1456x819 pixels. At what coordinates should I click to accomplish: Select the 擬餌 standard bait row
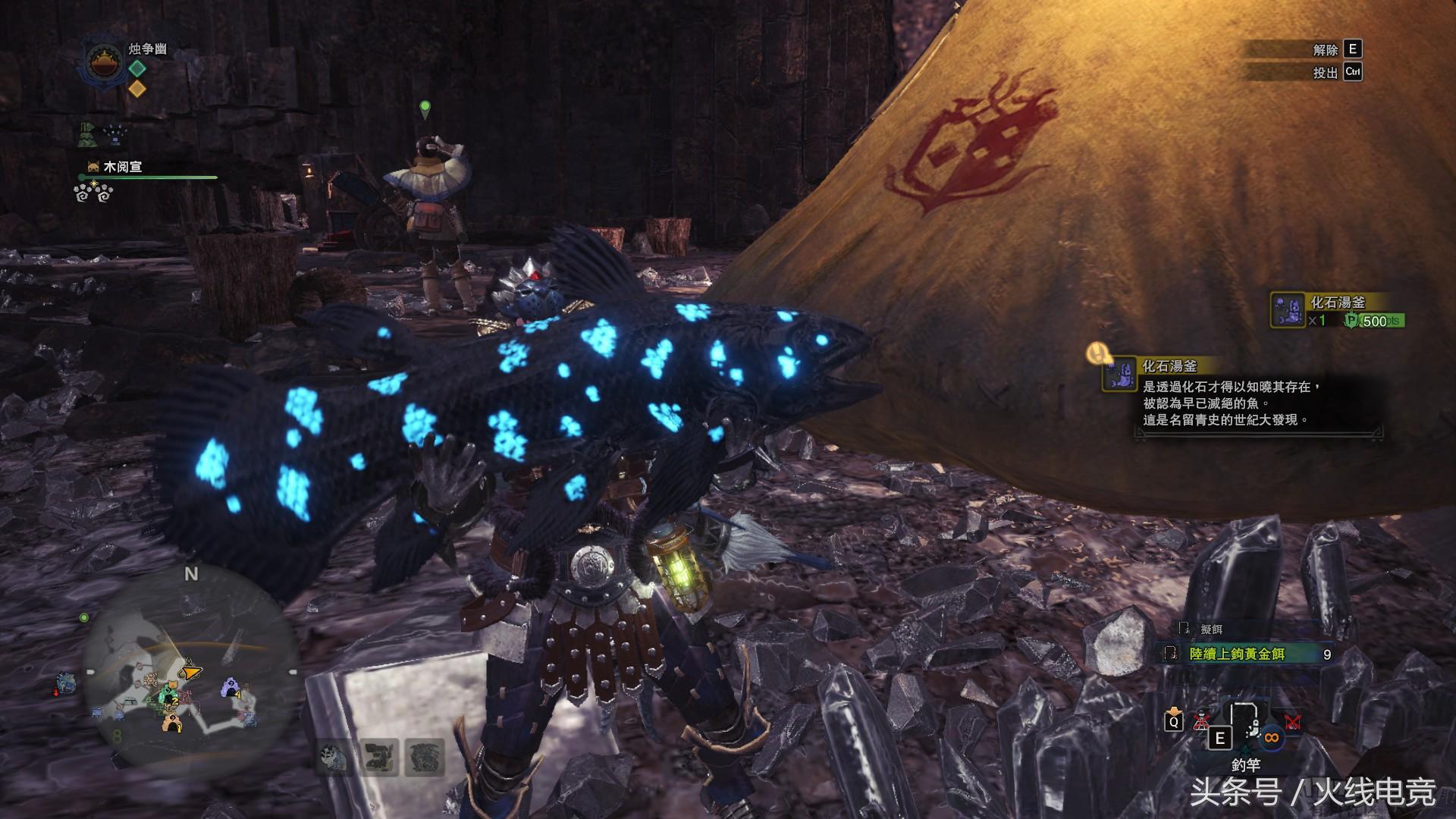(x=1211, y=629)
